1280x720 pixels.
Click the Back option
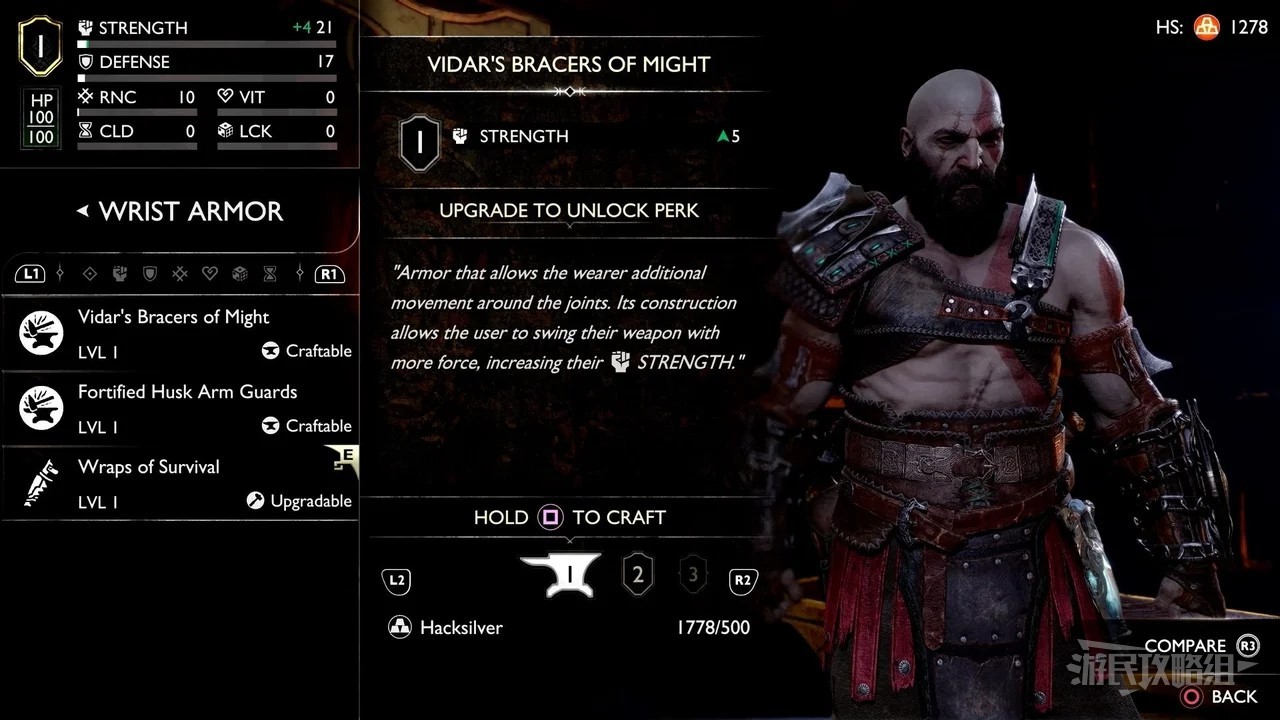(x=1220, y=696)
